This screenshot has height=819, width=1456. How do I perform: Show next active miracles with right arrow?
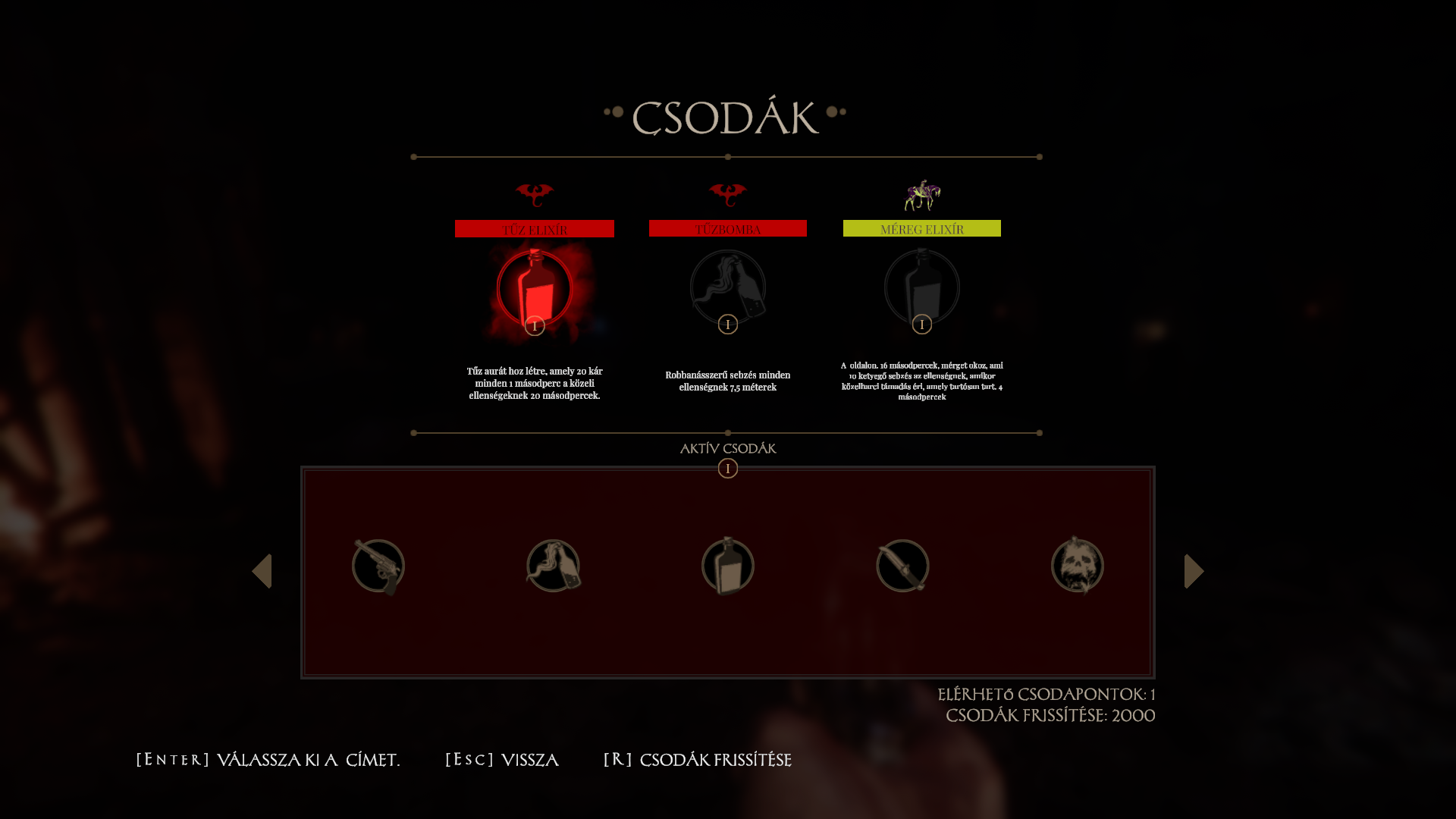(1194, 571)
